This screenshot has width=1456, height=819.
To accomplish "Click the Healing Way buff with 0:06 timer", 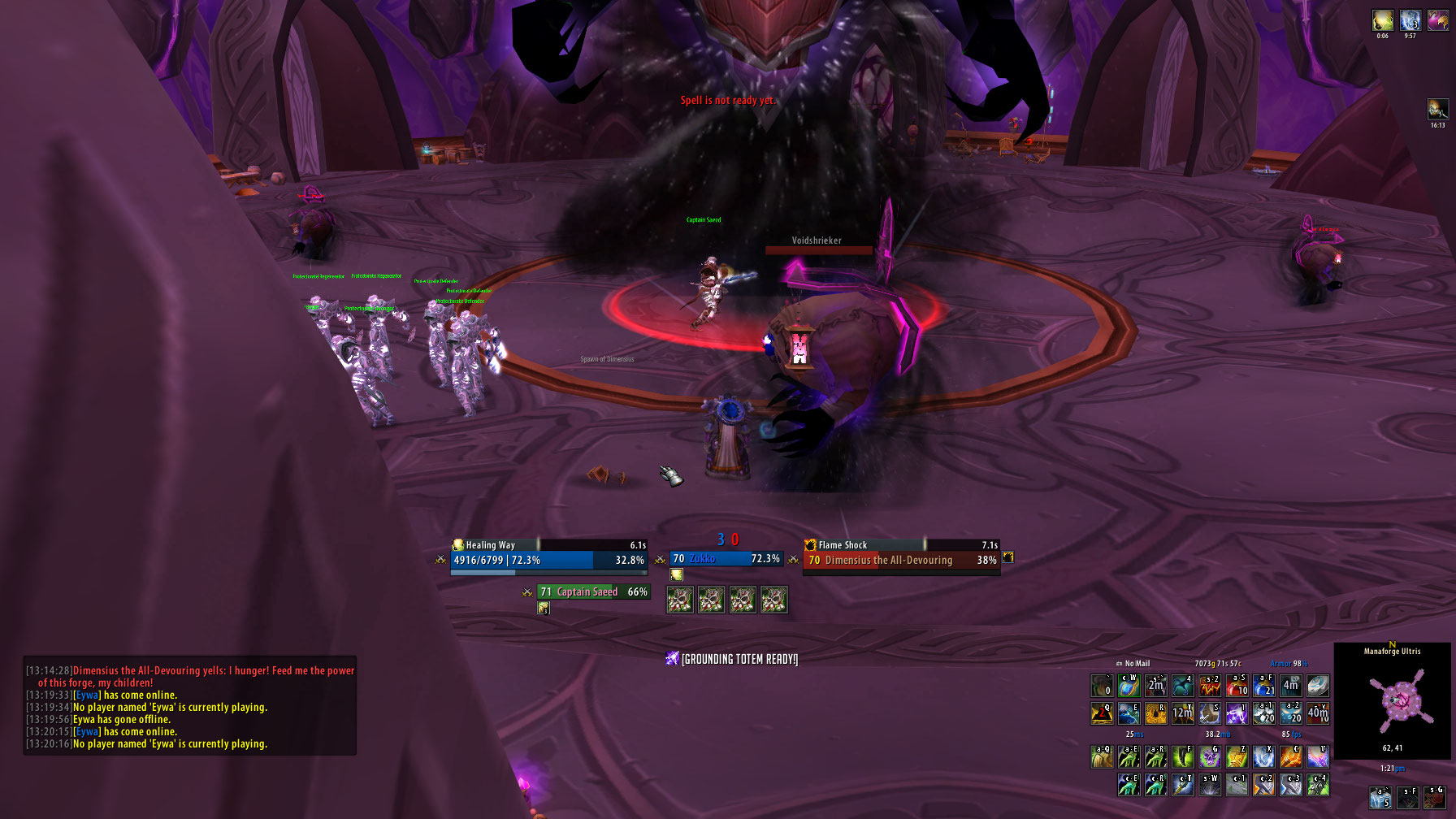I will tap(1383, 20).
